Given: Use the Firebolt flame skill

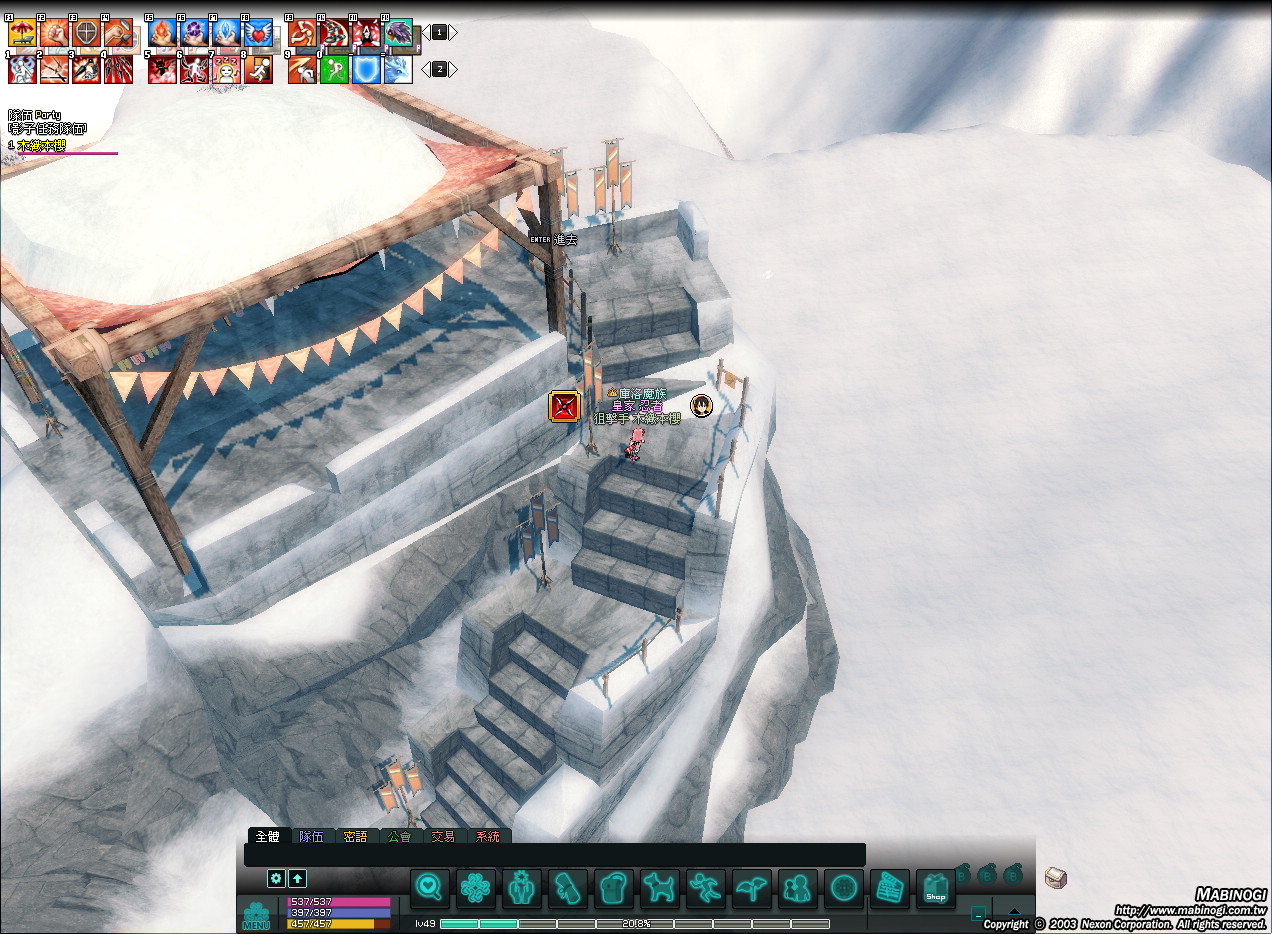Looking at the screenshot, I should point(162,33).
